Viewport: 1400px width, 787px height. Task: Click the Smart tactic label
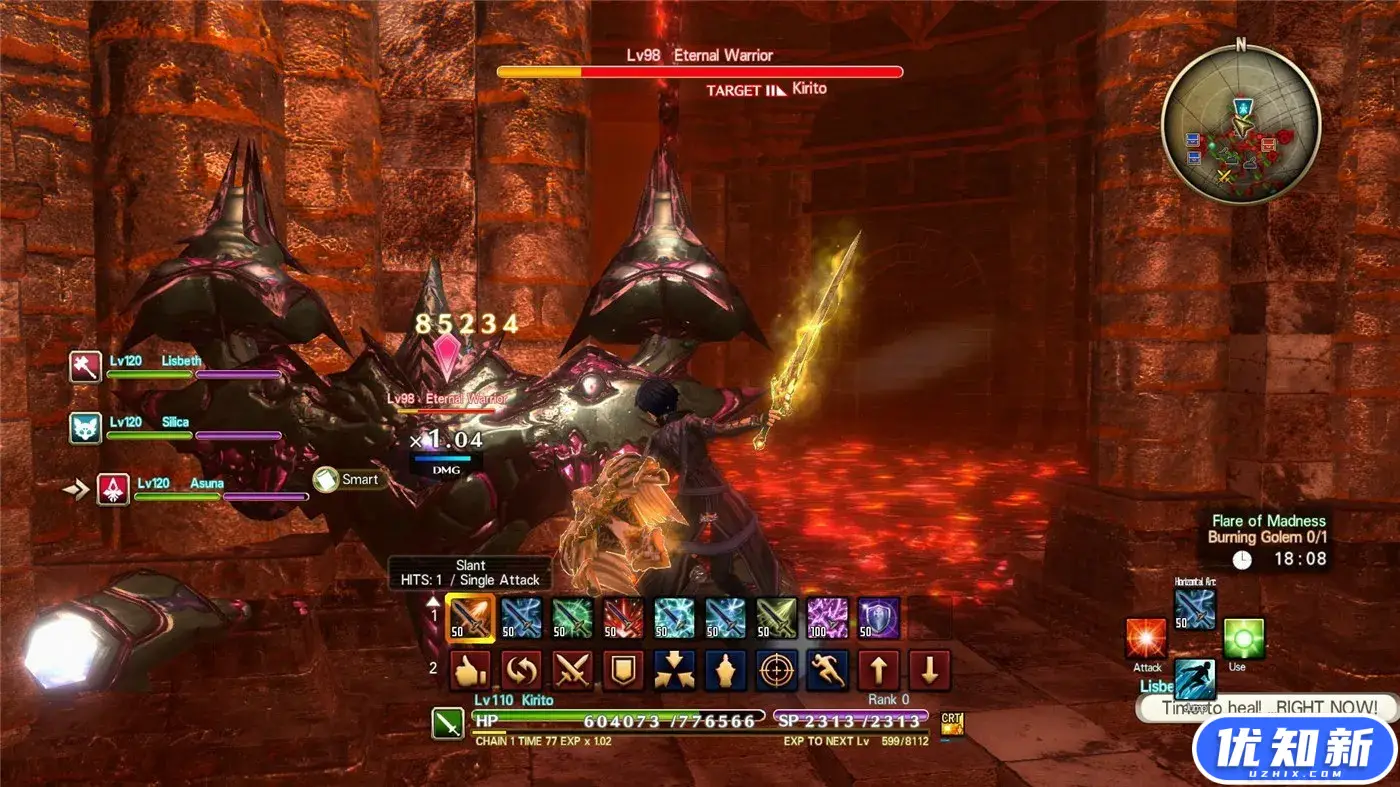(351, 480)
